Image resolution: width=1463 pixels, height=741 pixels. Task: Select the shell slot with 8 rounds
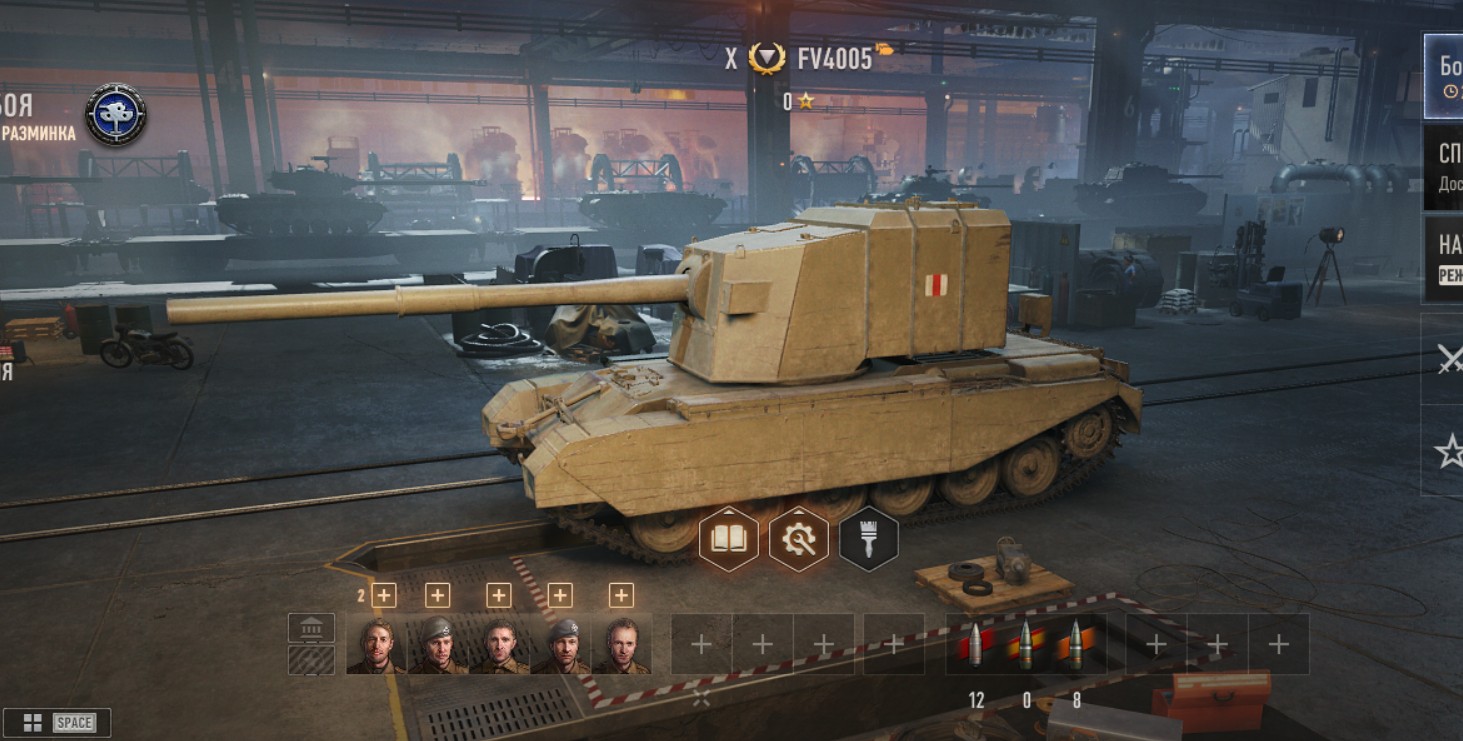1075,644
